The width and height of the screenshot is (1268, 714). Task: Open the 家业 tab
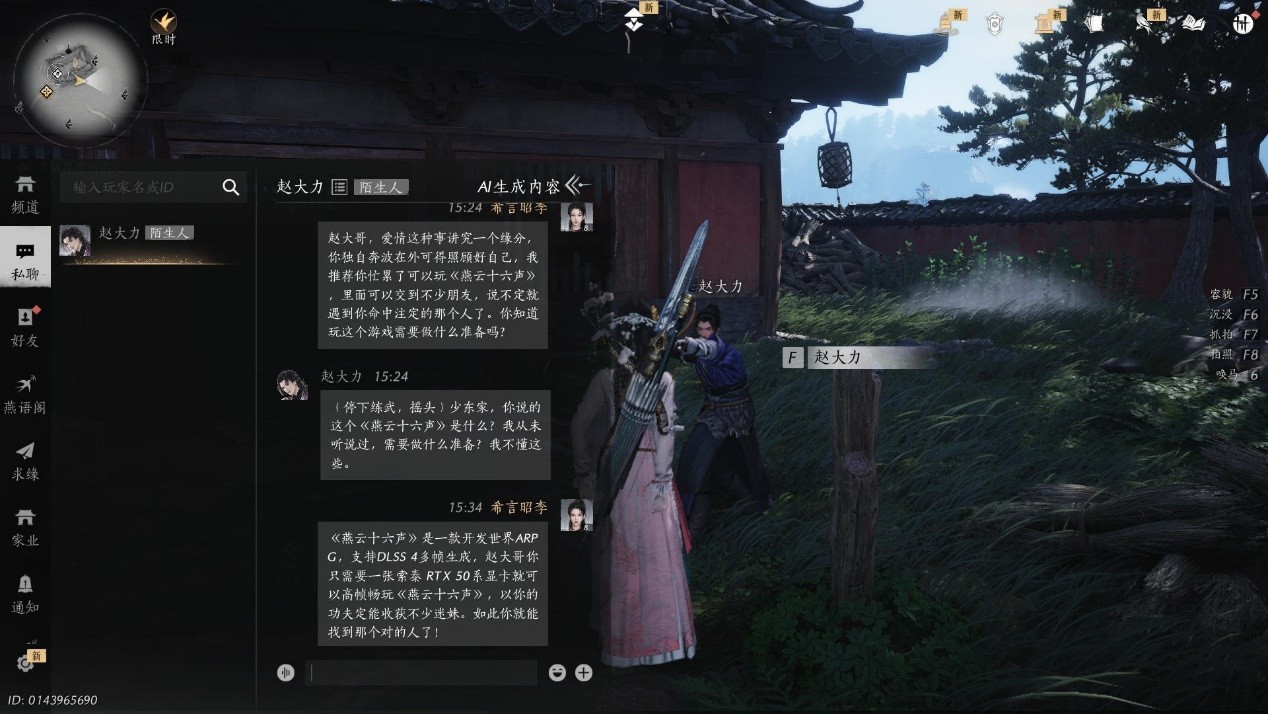[25, 527]
